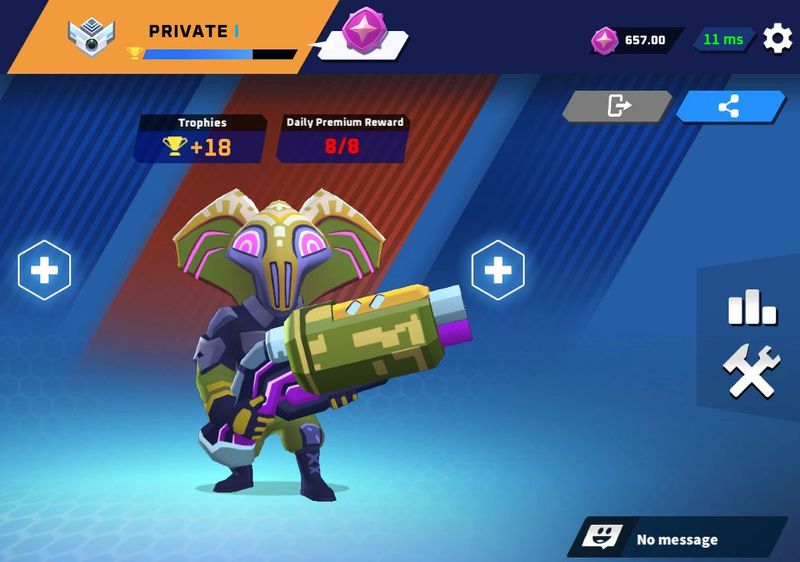Open the settings gear menu

(777, 39)
